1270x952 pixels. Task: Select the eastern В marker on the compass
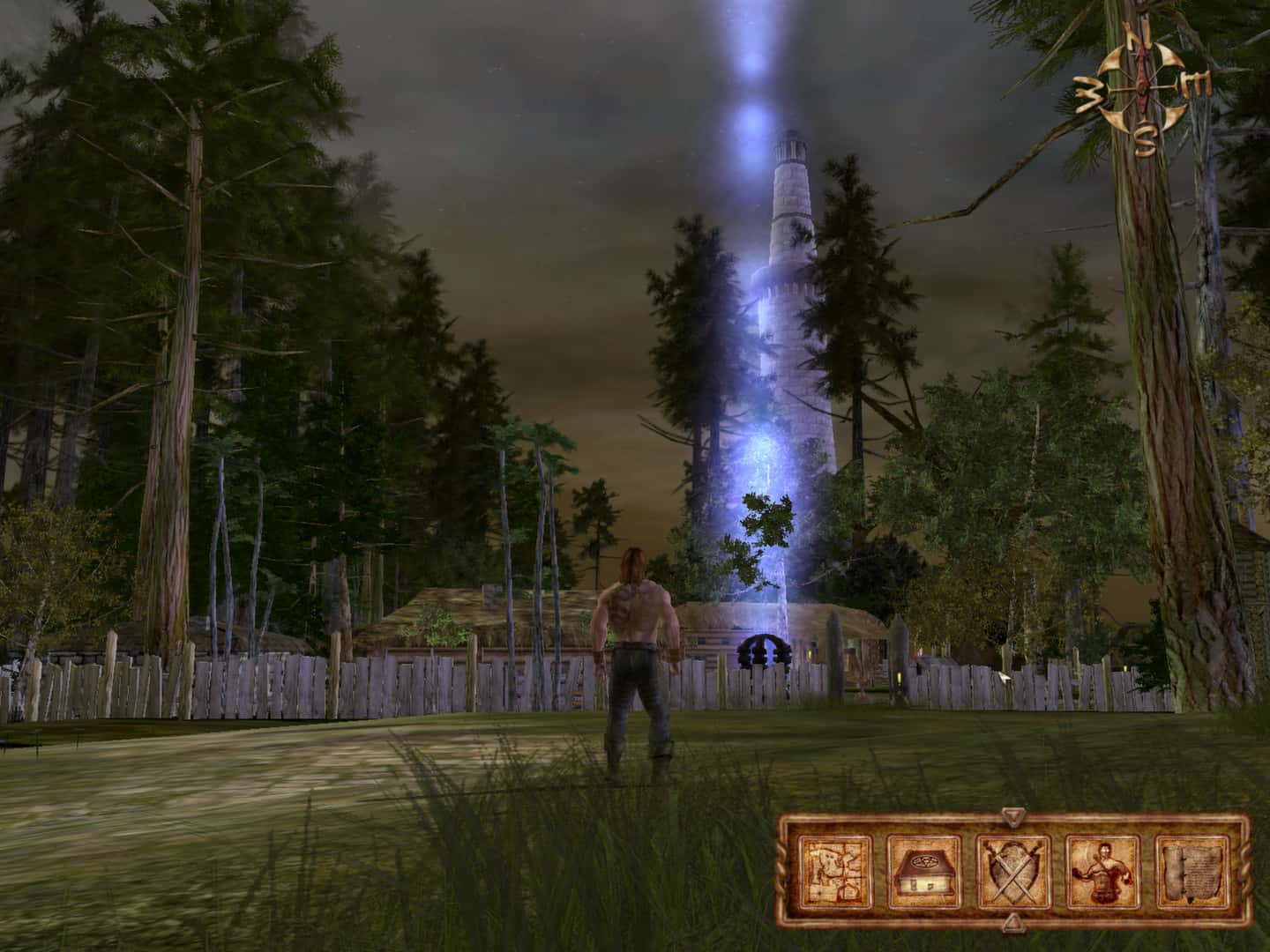(1197, 84)
